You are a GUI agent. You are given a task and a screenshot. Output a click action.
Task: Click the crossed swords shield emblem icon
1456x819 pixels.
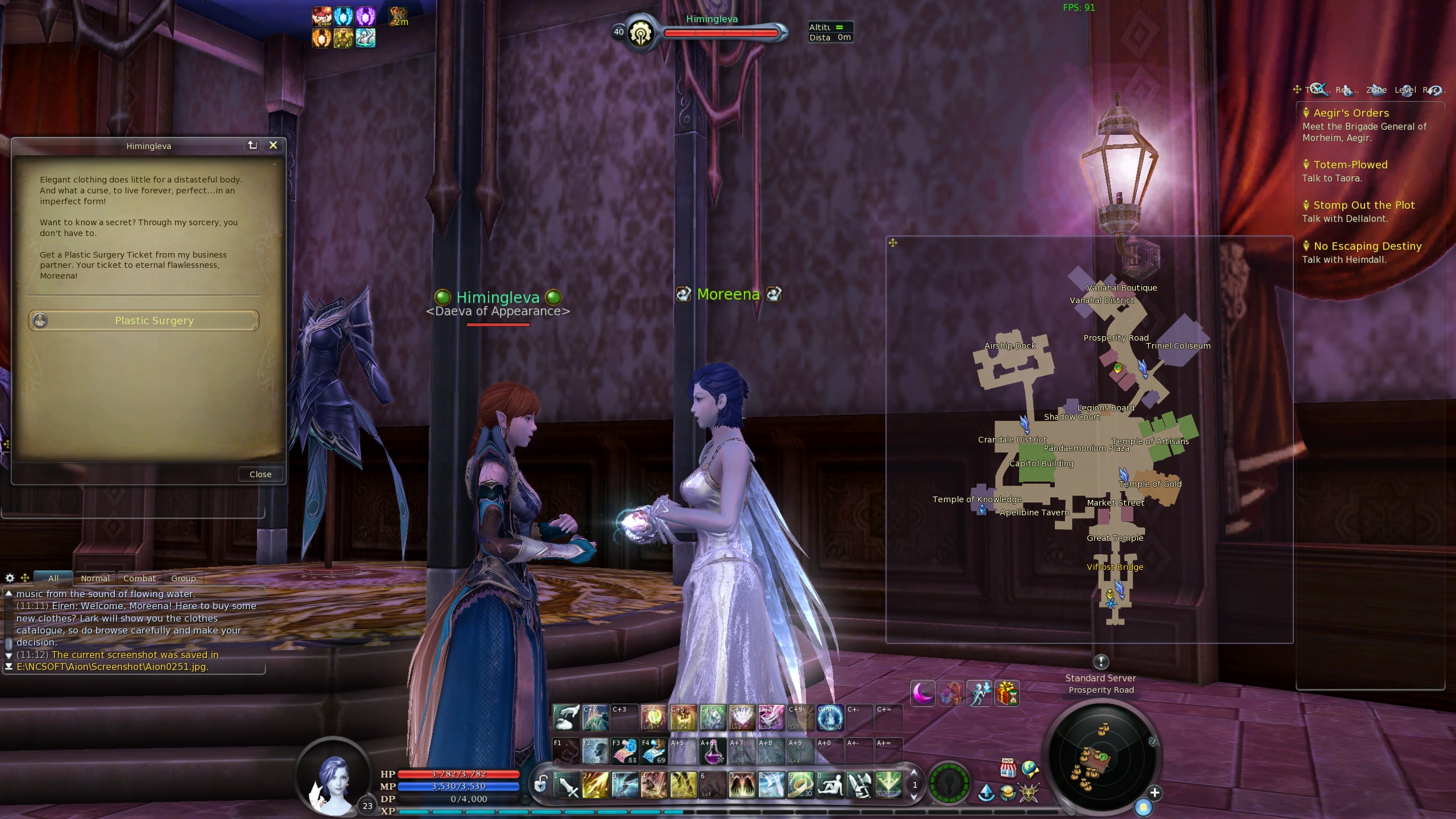point(1029,793)
